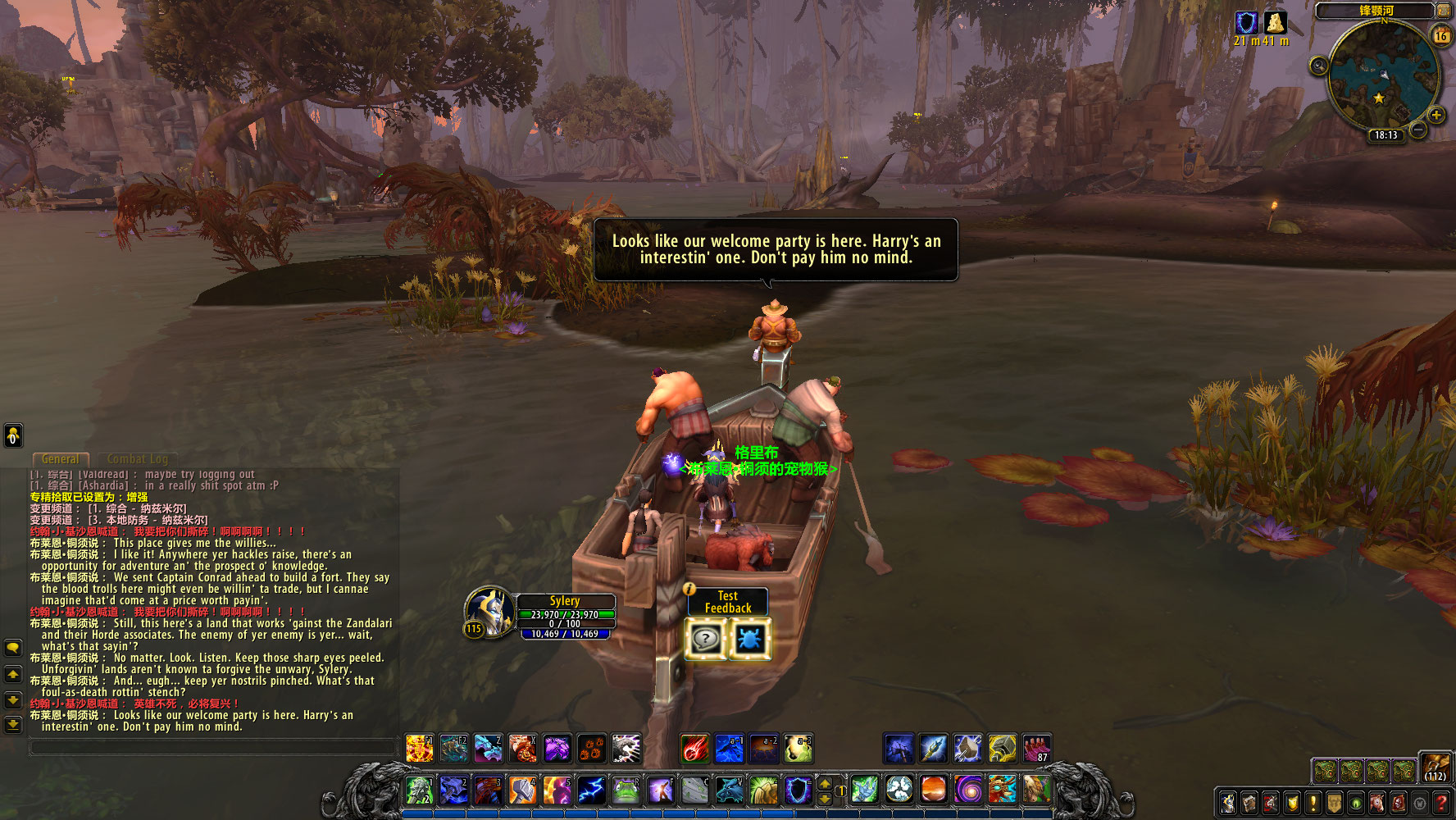Open the red question mark help menu
The height and width of the screenshot is (820, 1456).
(1441, 802)
